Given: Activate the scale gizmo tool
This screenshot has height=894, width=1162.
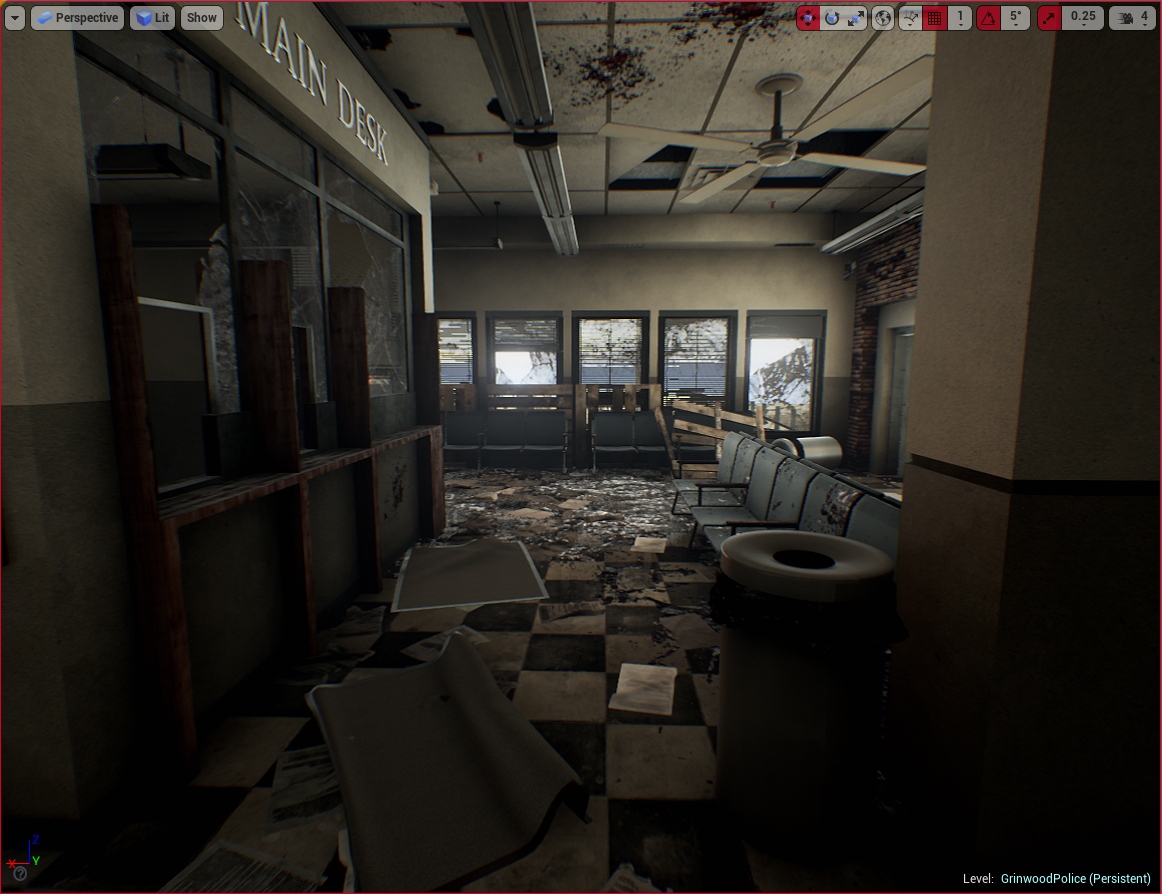Looking at the screenshot, I should (x=856, y=18).
